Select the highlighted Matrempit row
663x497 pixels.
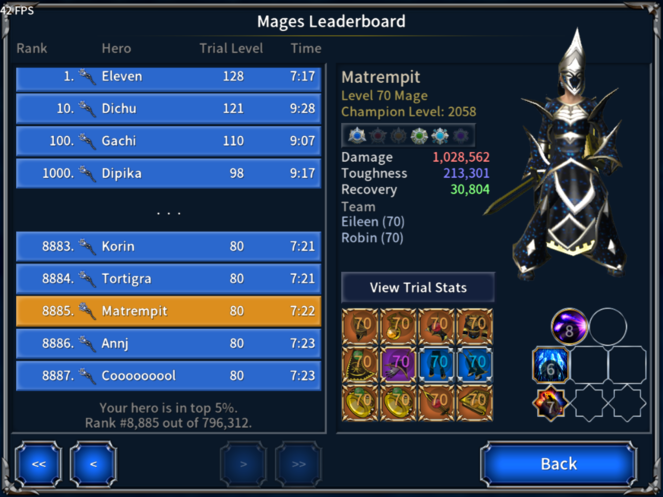pos(168,311)
